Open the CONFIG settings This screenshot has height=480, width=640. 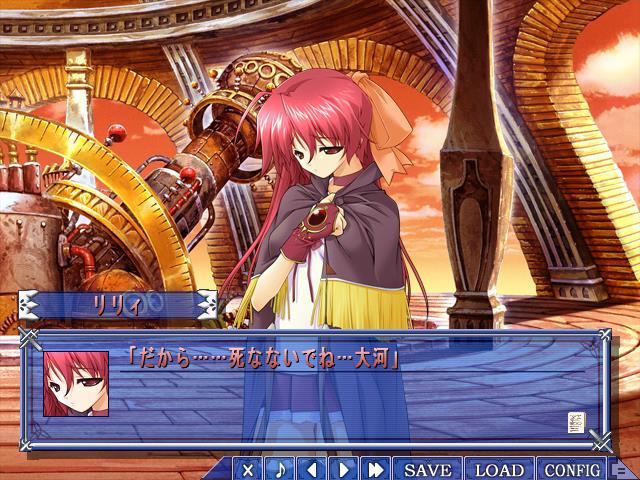point(573,469)
